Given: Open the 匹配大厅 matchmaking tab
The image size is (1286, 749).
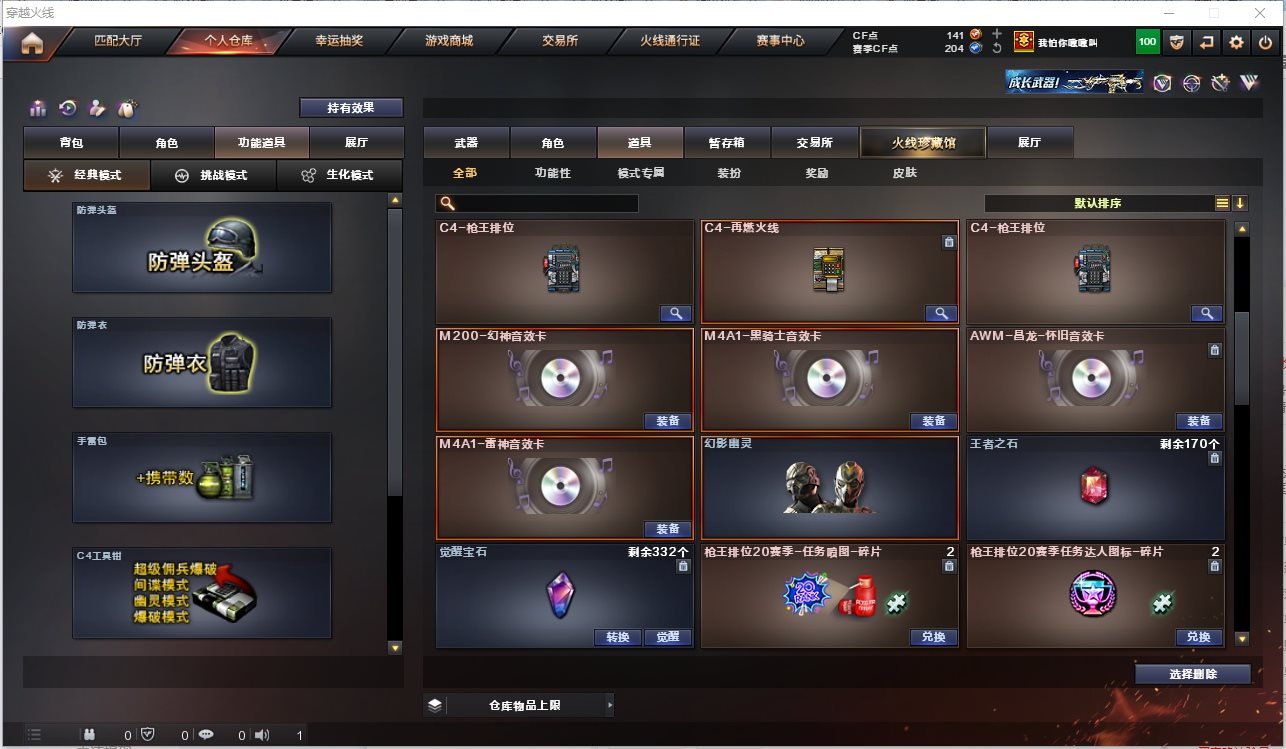Looking at the screenshot, I should pos(118,42).
